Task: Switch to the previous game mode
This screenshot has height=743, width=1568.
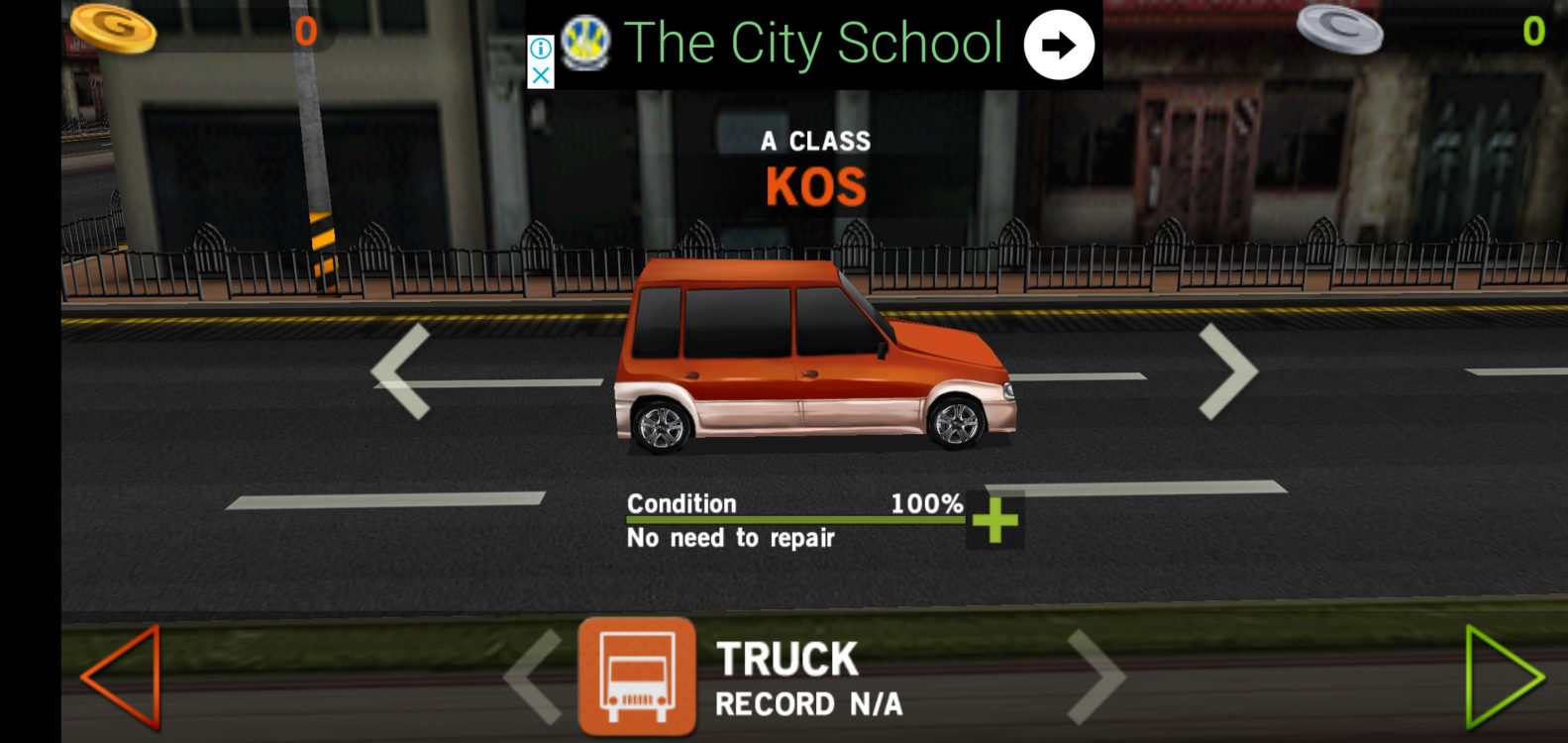Action: pyautogui.click(x=534, y=678)
